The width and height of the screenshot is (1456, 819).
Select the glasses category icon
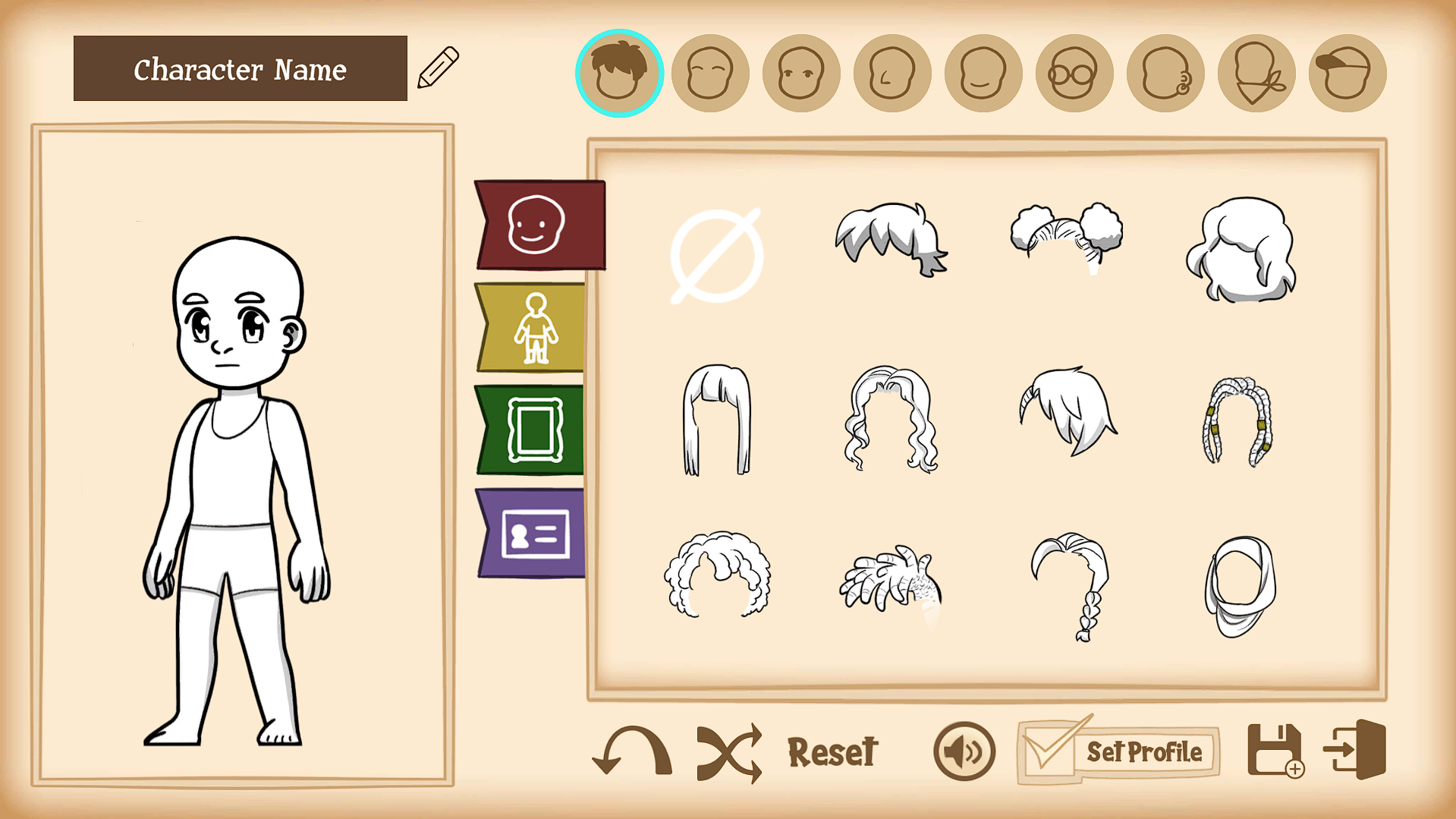(1074, 72)
